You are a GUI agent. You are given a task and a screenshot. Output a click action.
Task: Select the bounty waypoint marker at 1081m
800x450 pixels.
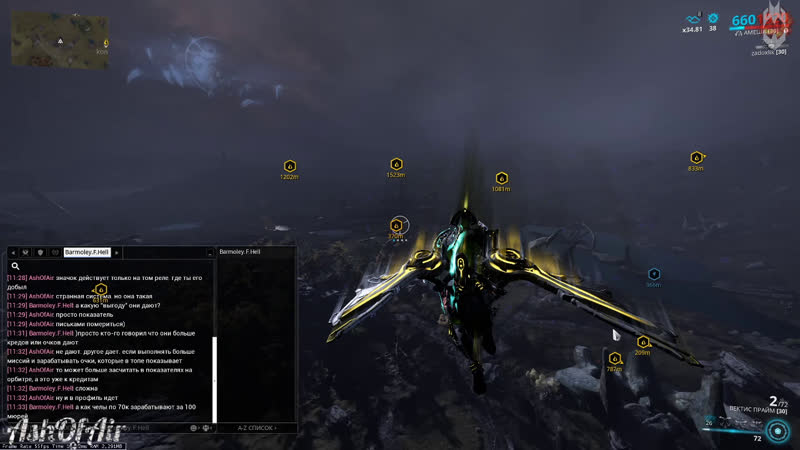pos(501,178)
